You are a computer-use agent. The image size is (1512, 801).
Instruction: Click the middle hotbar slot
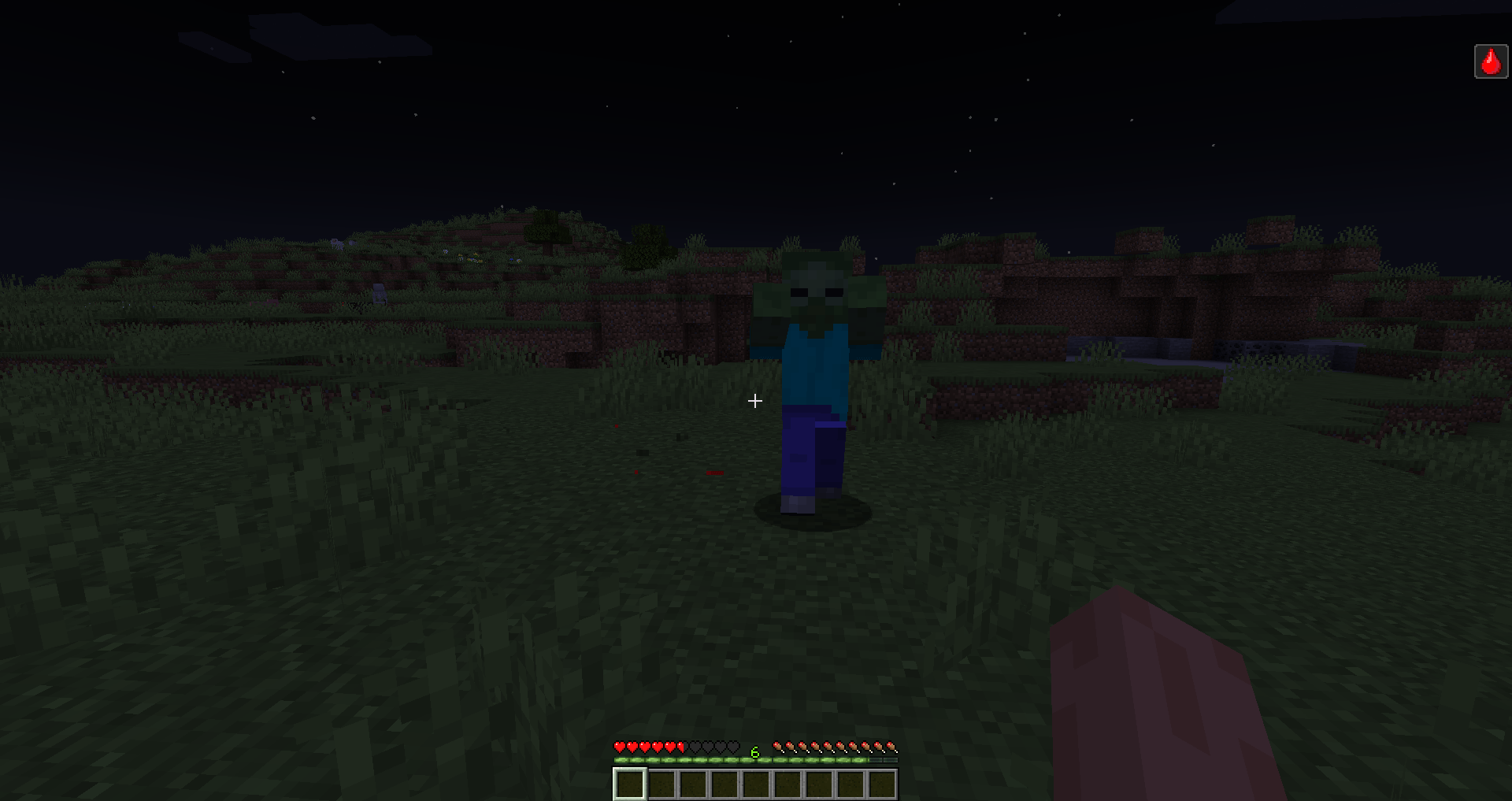point(756,784)
